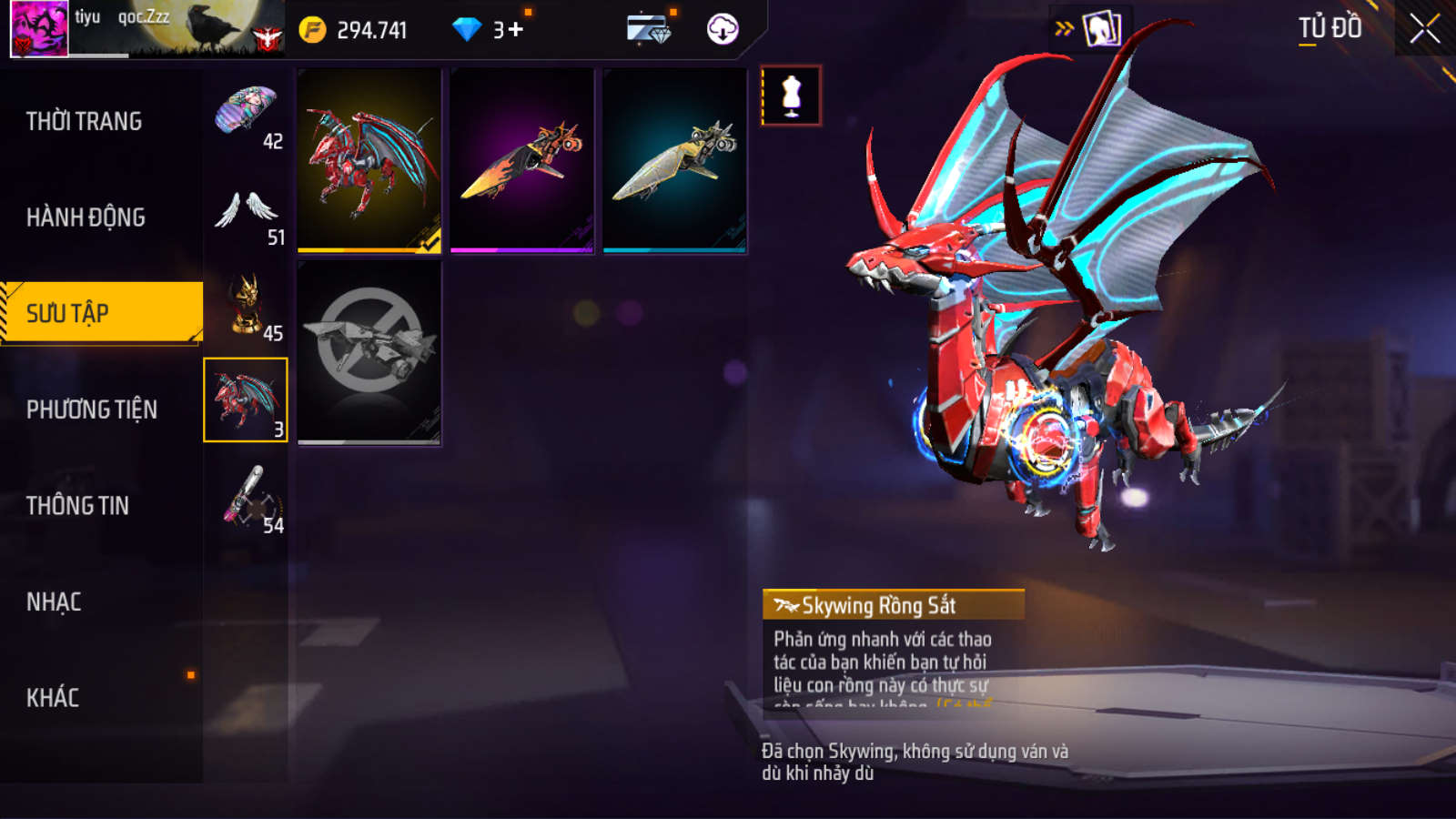Add diamonds with the plus button
The width and height of the screenshot is (1456, 819).
coord(516,30)
